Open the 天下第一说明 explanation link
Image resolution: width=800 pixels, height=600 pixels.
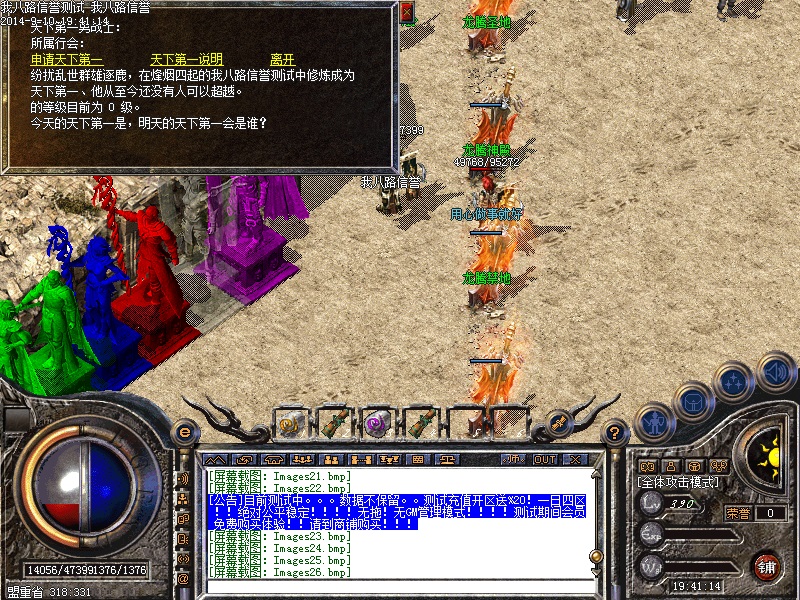pos(186,60)
